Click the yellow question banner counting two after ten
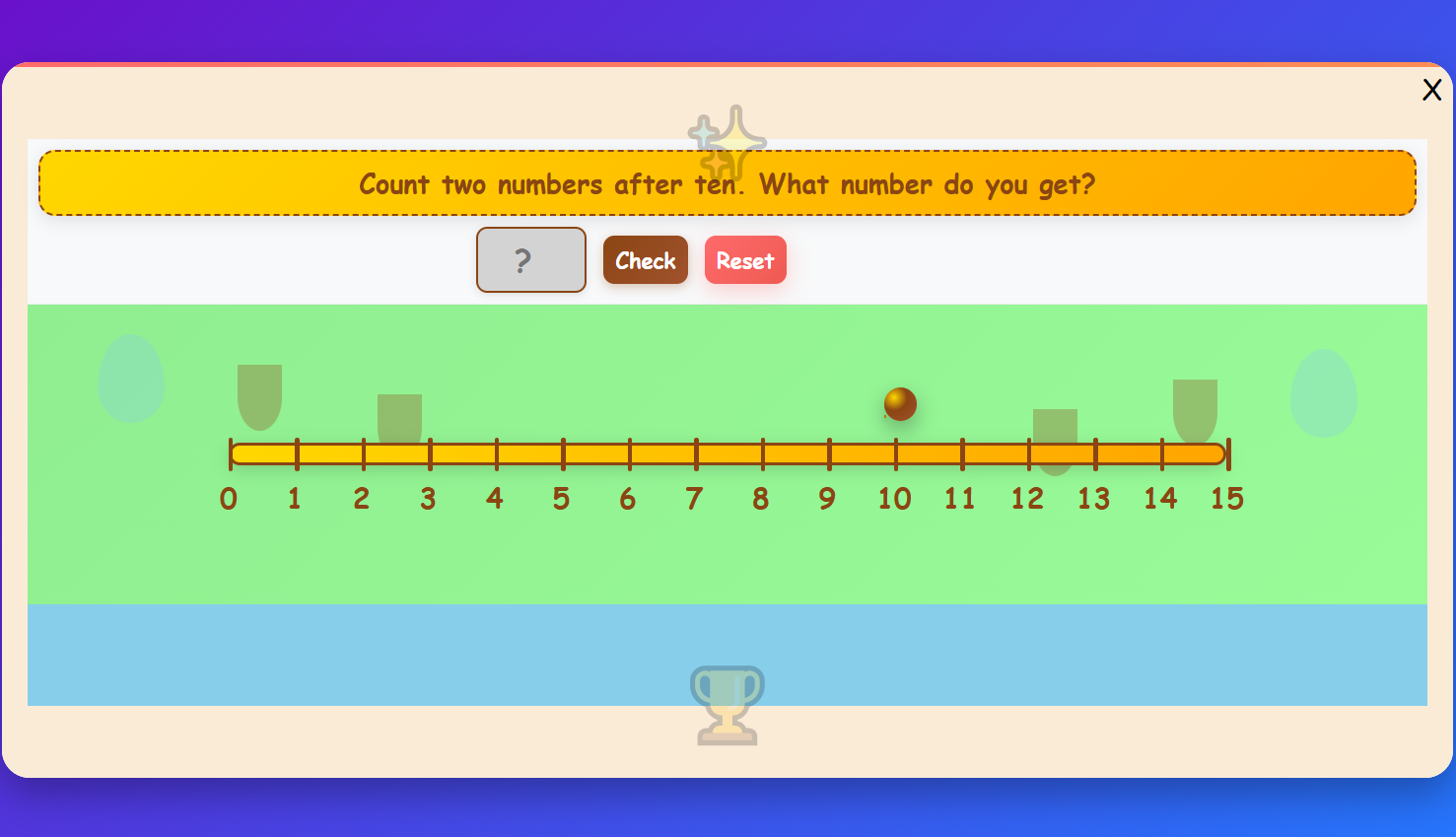The image size is (1456, 837). click(x=727, y=183)
